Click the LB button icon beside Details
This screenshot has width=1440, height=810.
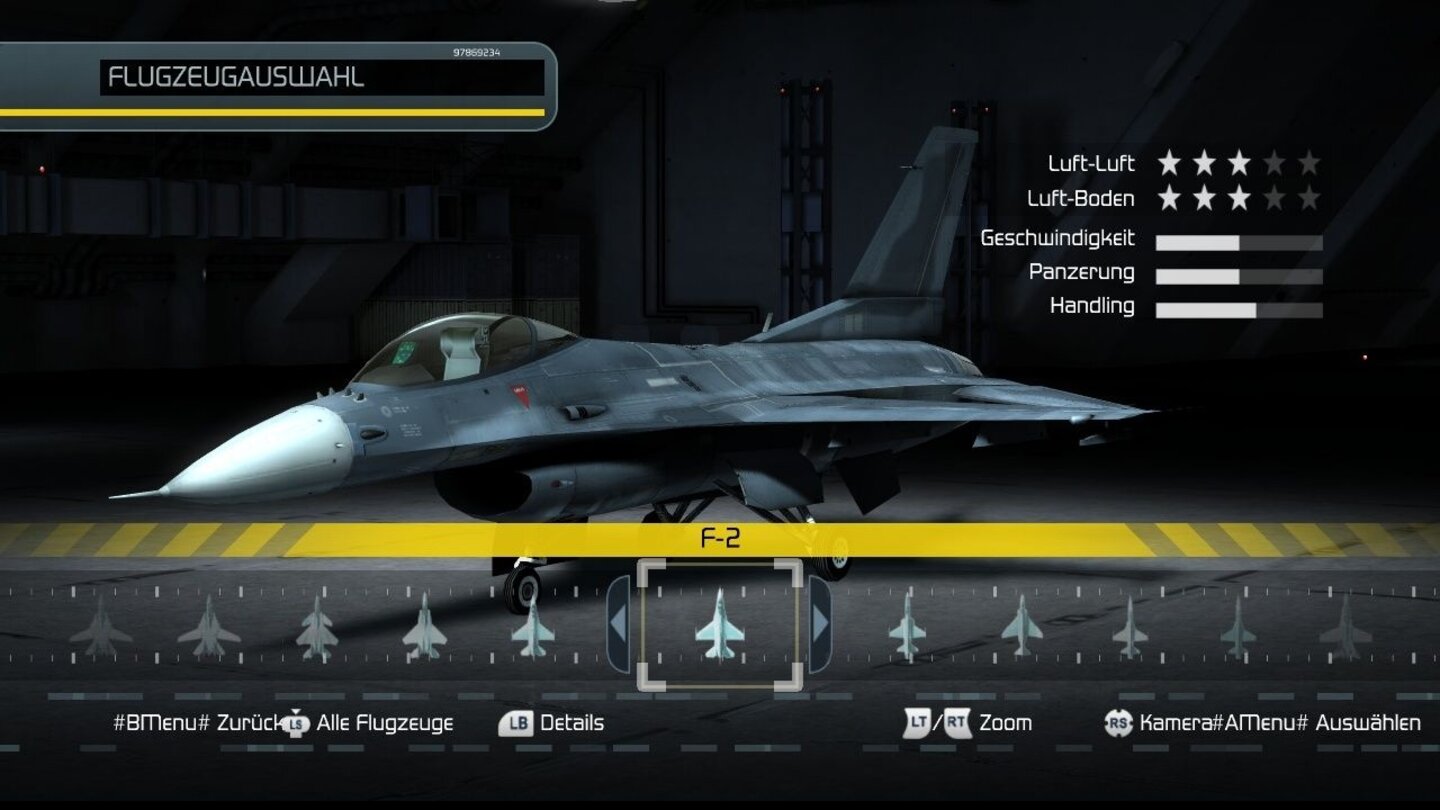pos(514,722)
